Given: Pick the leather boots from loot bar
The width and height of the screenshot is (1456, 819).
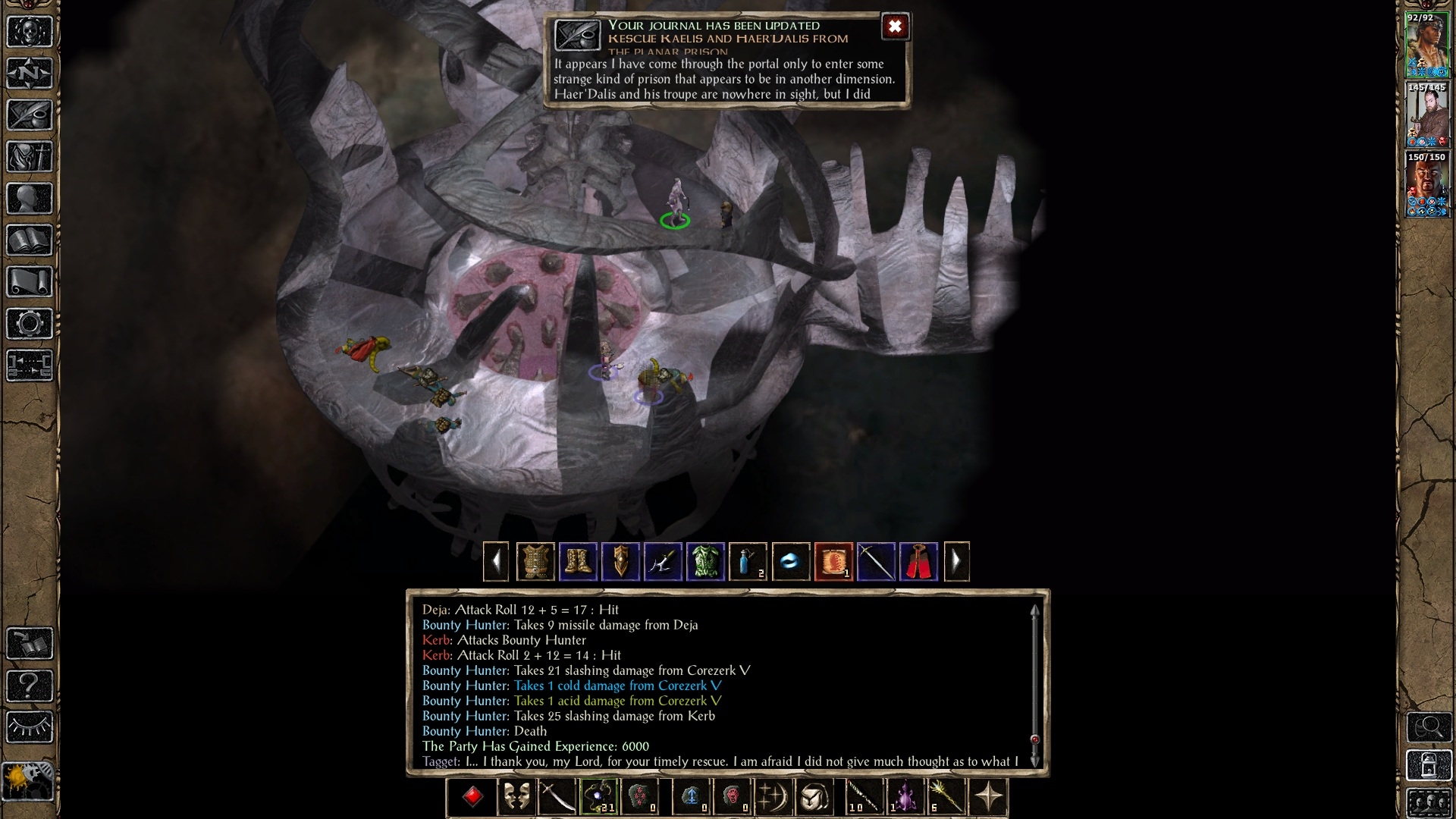Looking at the screenshot, I should pos(578,562).
